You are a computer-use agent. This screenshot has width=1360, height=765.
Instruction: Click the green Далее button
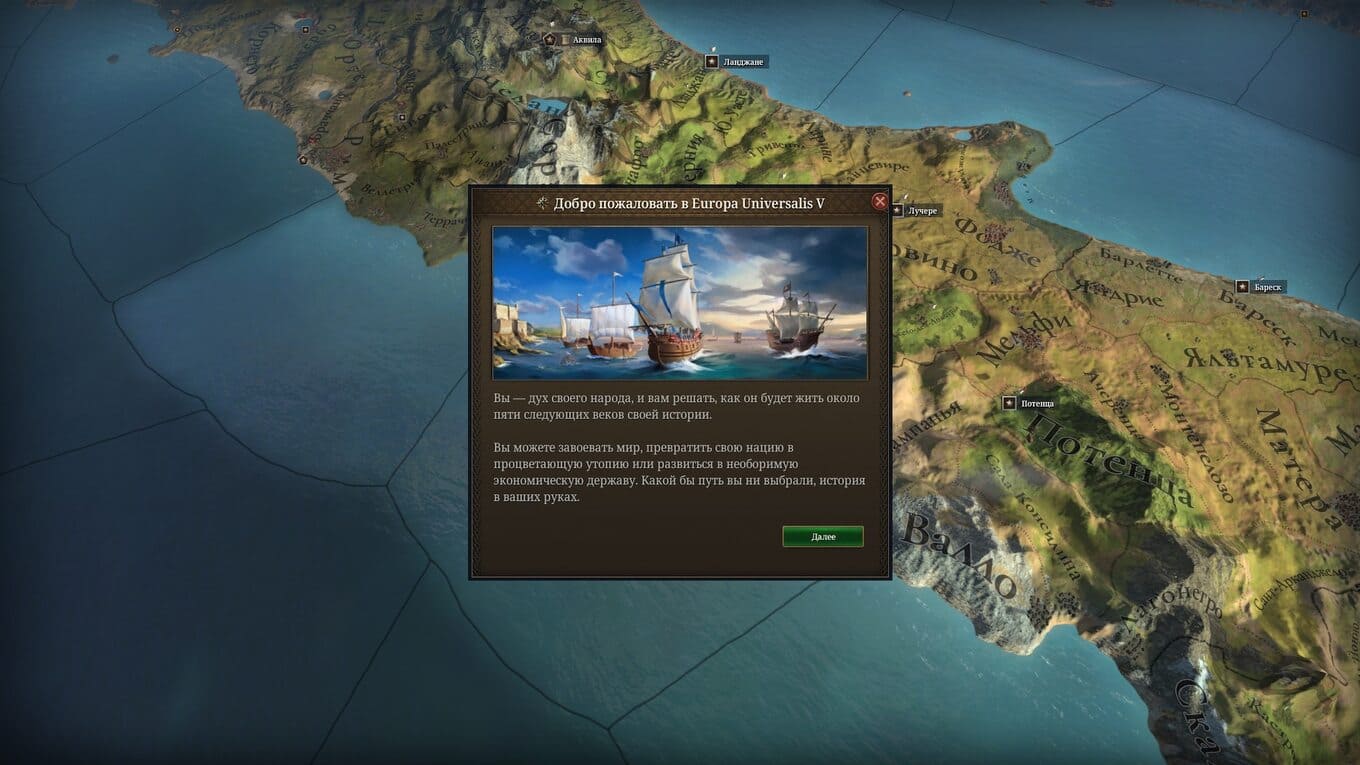click(822, 537)
